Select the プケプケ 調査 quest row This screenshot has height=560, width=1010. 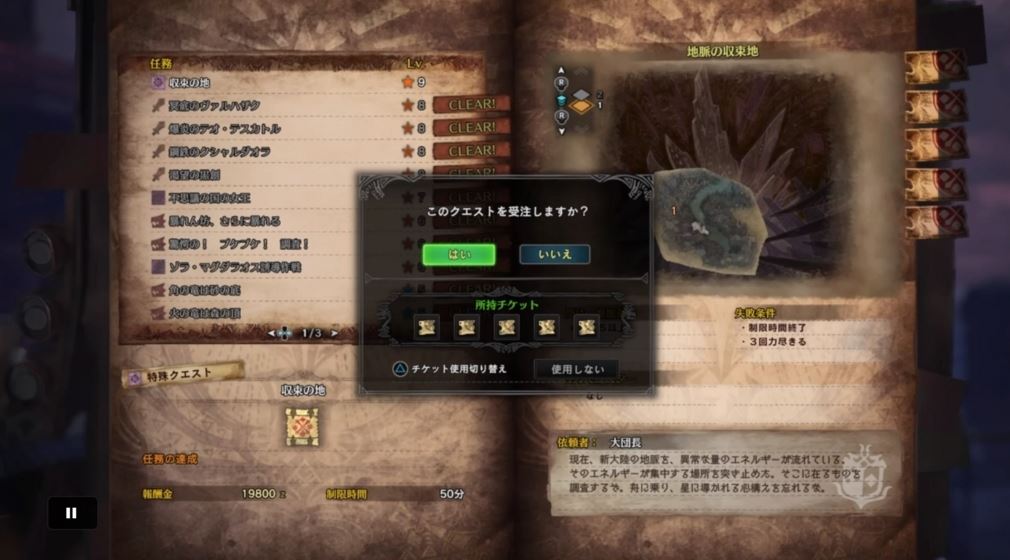[238, 244]
